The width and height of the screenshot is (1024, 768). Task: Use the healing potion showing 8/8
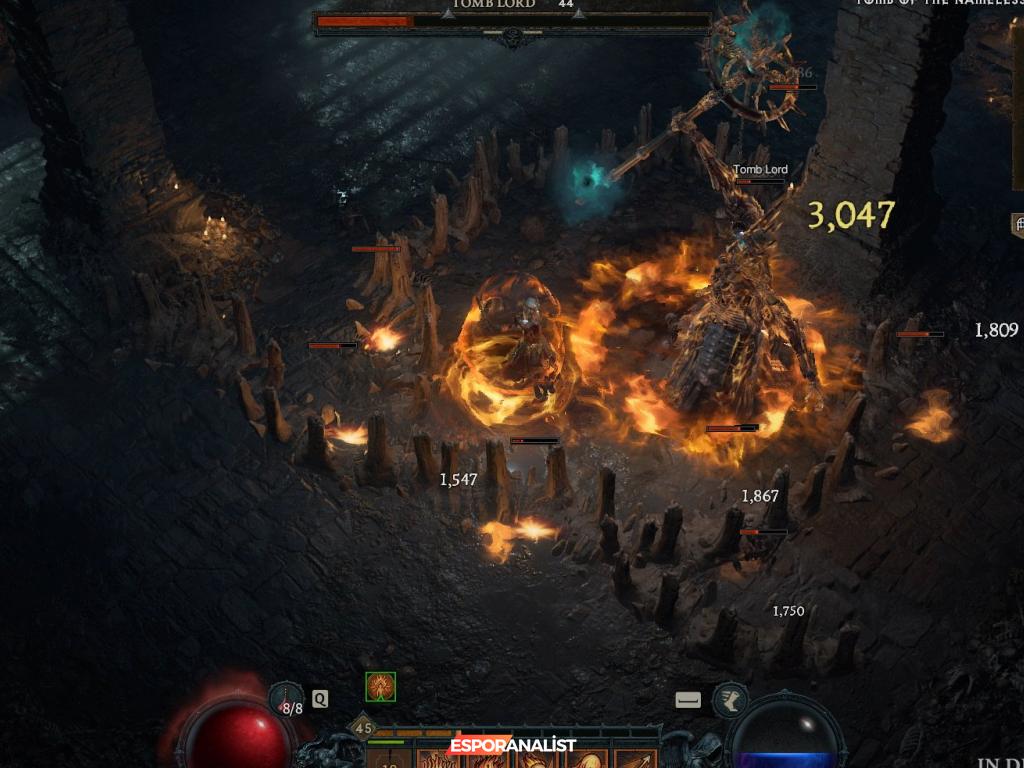[x=287, y=700]
